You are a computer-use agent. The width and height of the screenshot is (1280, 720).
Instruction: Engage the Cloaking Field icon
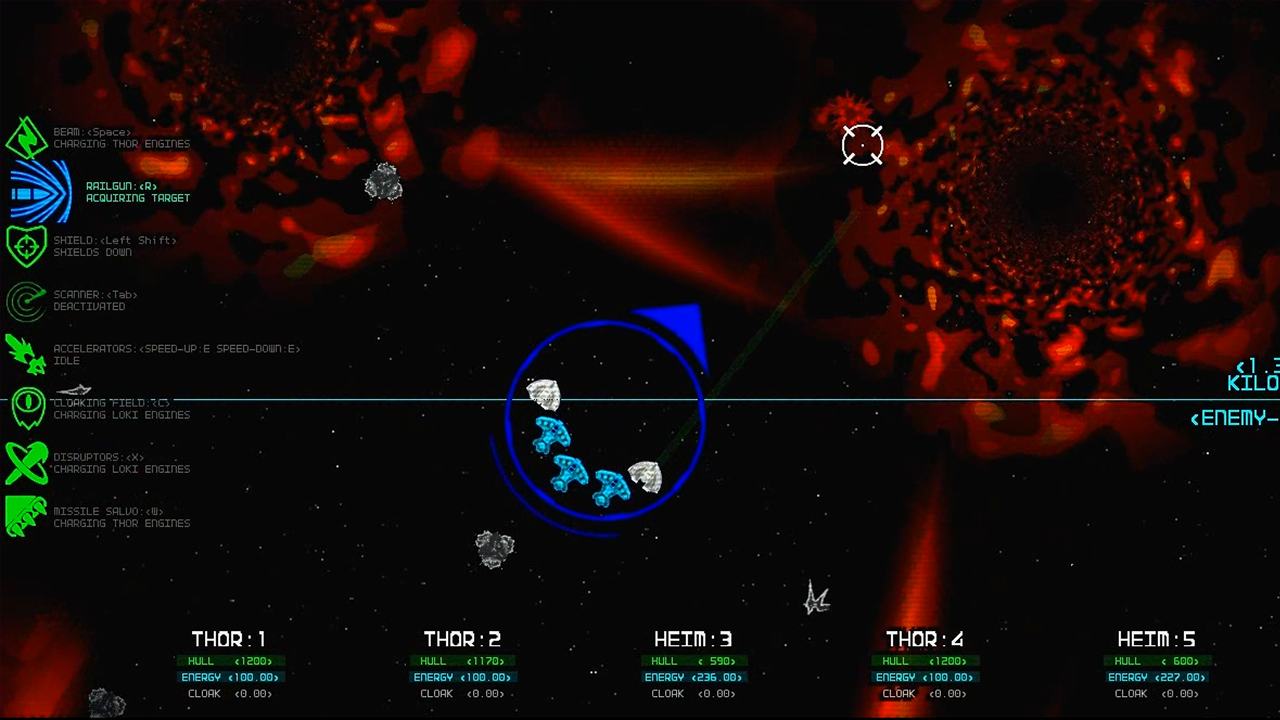tap(27, 408)
